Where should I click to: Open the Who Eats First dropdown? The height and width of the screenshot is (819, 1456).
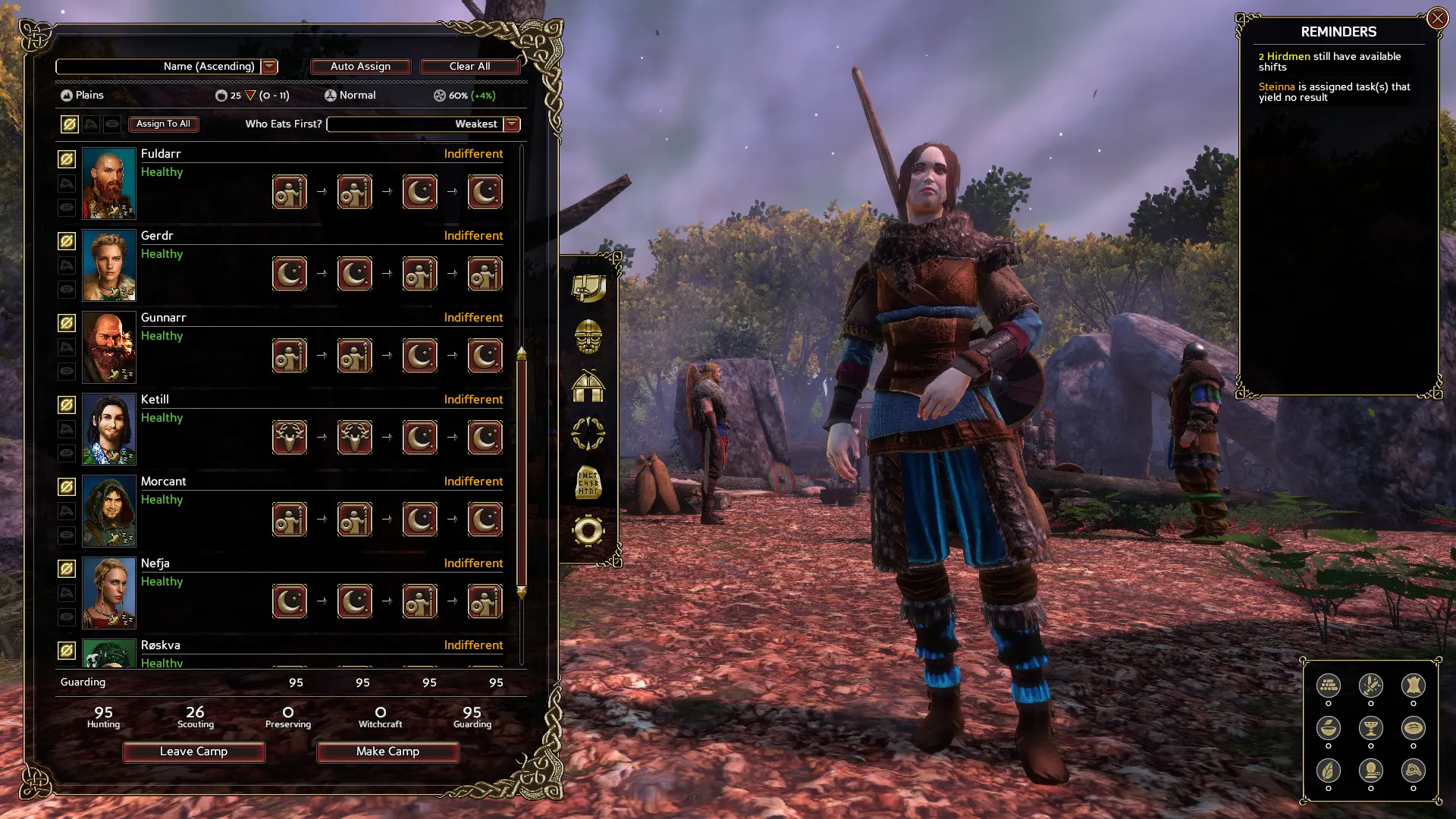pyautogui.click(x=512, y=124)
